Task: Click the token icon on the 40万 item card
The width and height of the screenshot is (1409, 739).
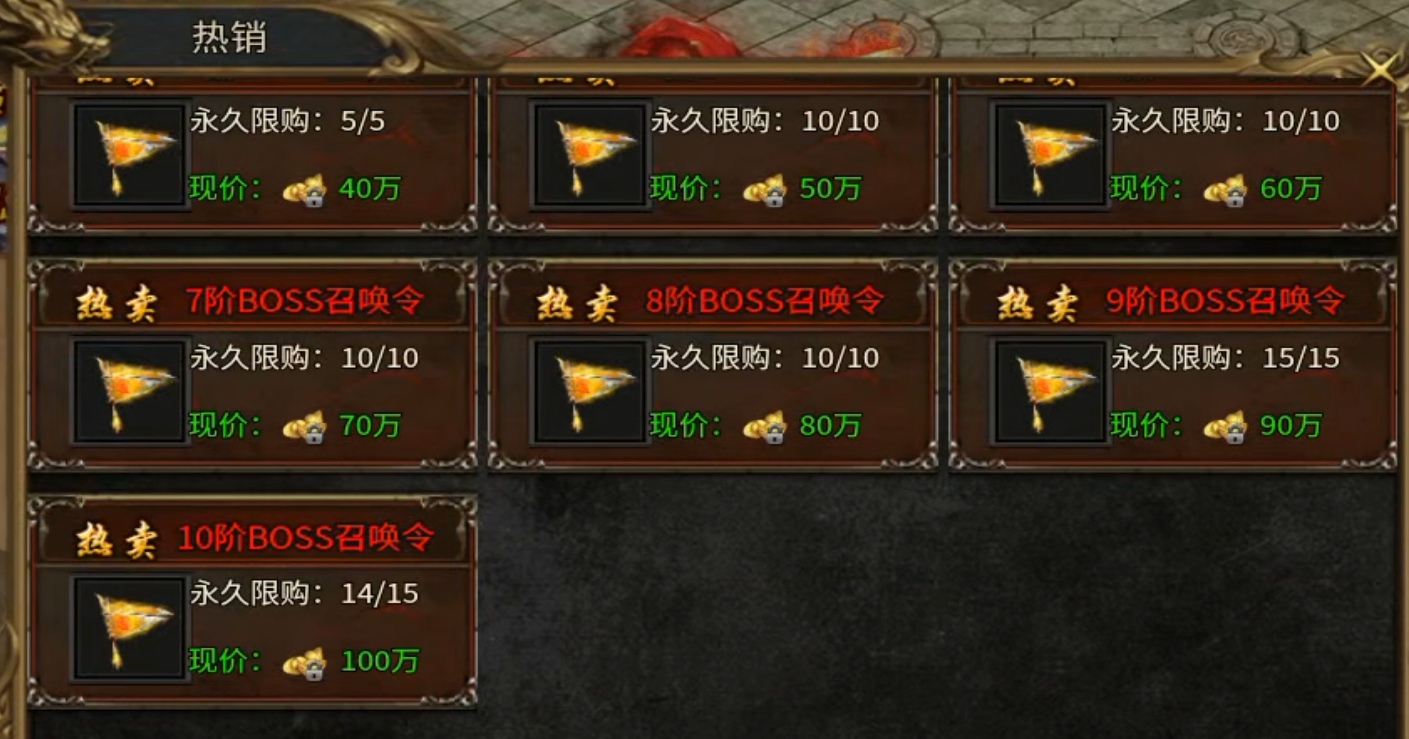Action: pos(129,155)
